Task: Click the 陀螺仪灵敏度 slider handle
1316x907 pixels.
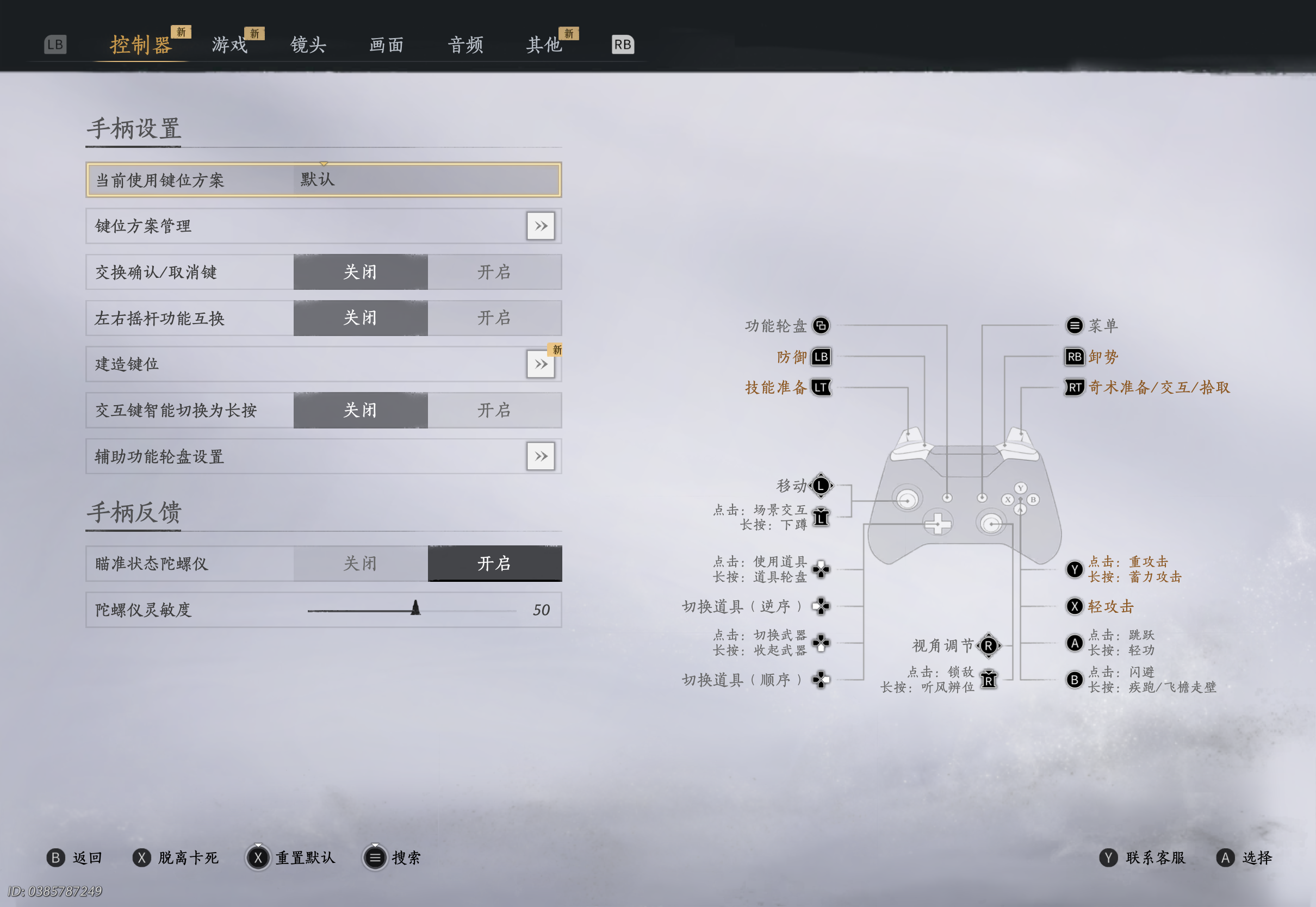Action: (416, 608)
